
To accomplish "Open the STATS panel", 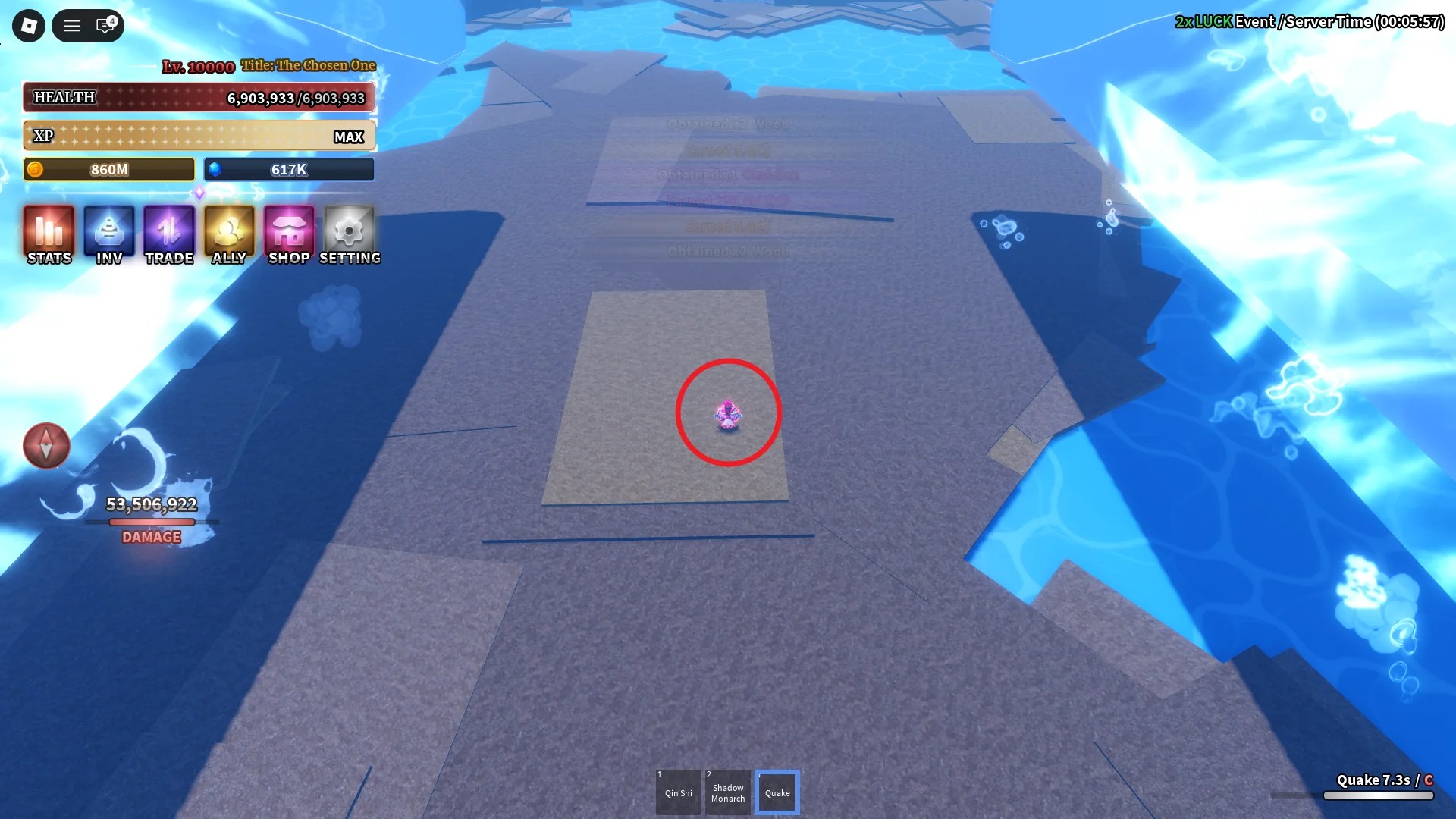I will 49,235.
